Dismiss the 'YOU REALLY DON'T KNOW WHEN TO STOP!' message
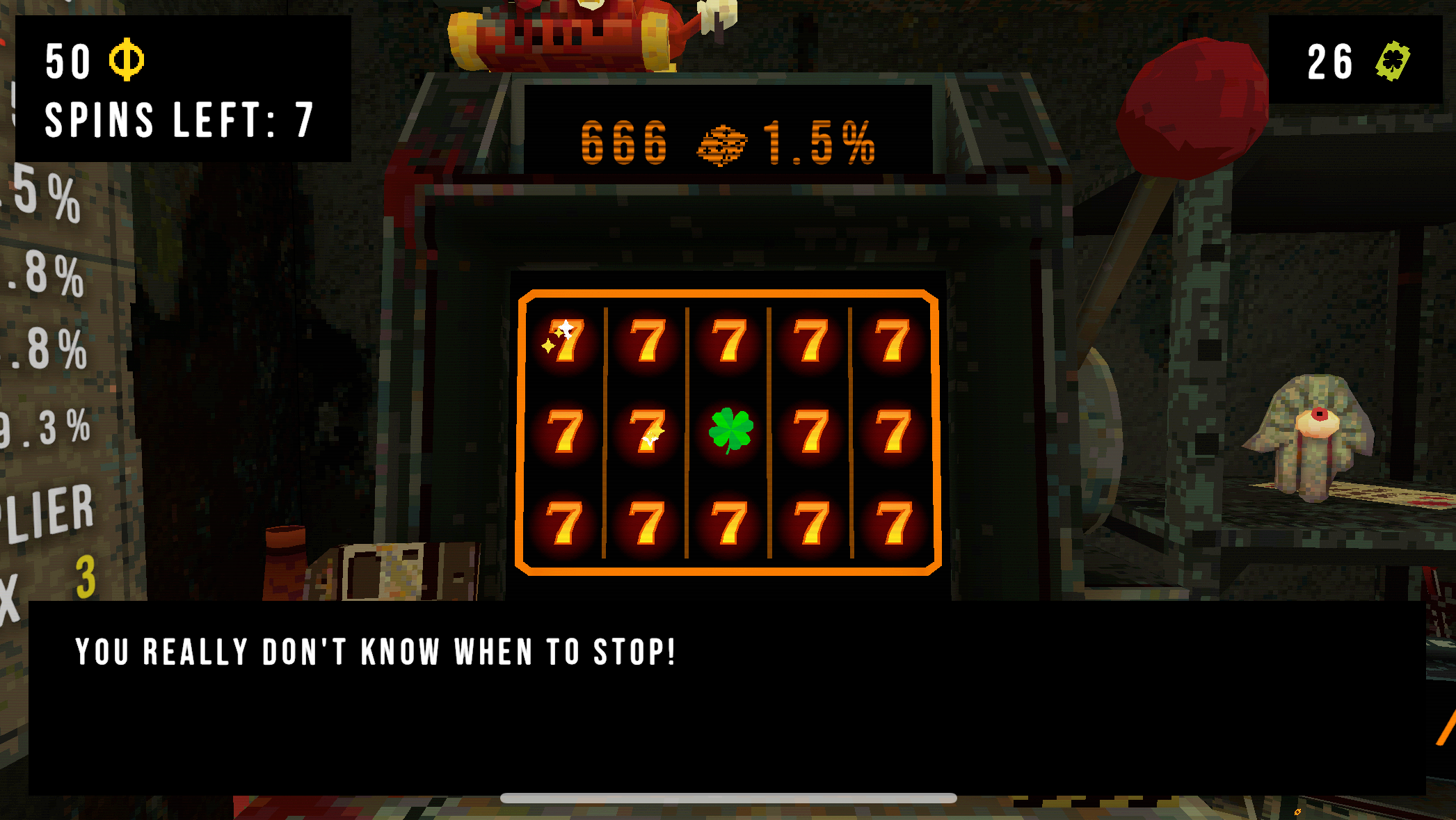 coord(374,652)
